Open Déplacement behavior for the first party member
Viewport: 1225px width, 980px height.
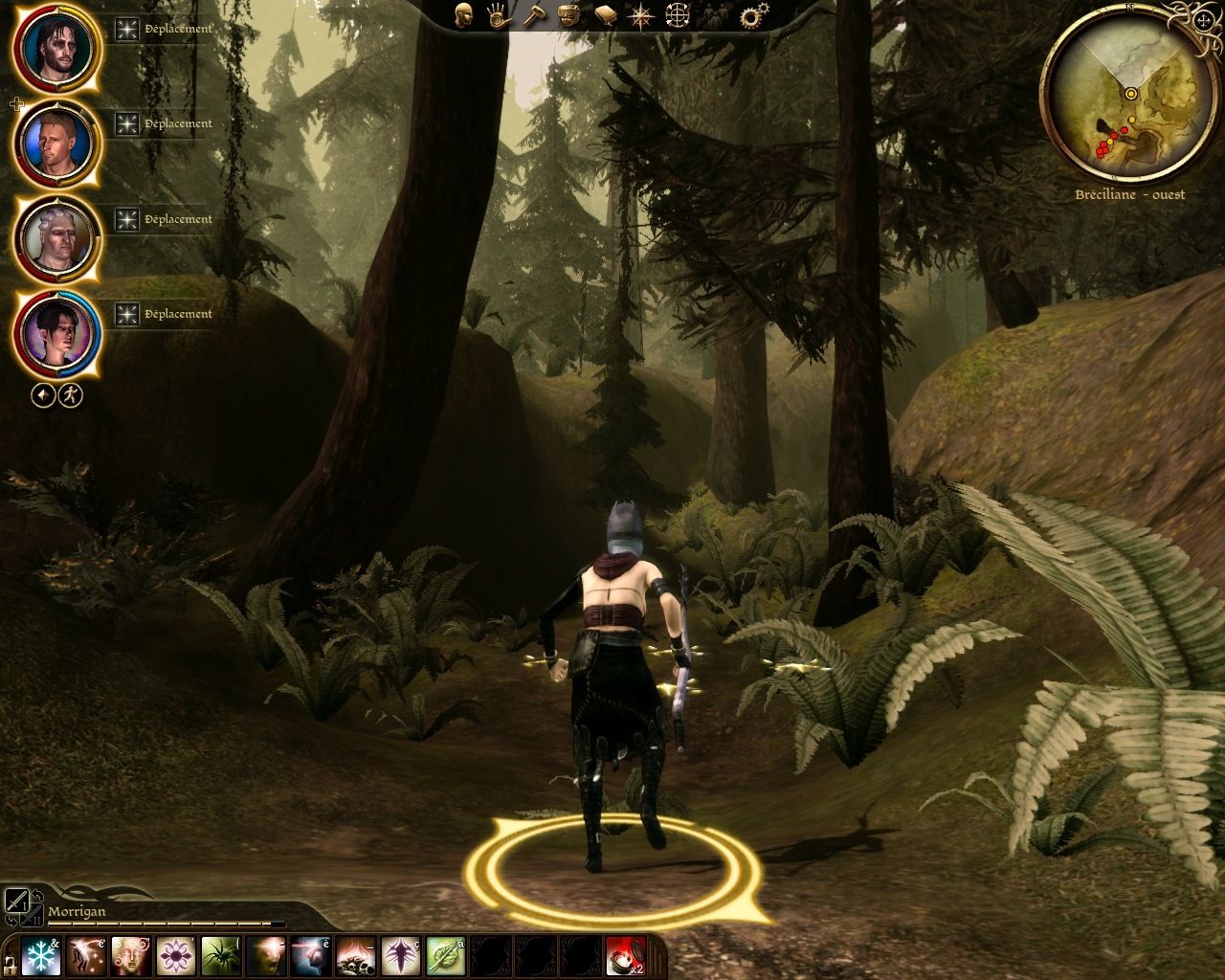[177, 29]
